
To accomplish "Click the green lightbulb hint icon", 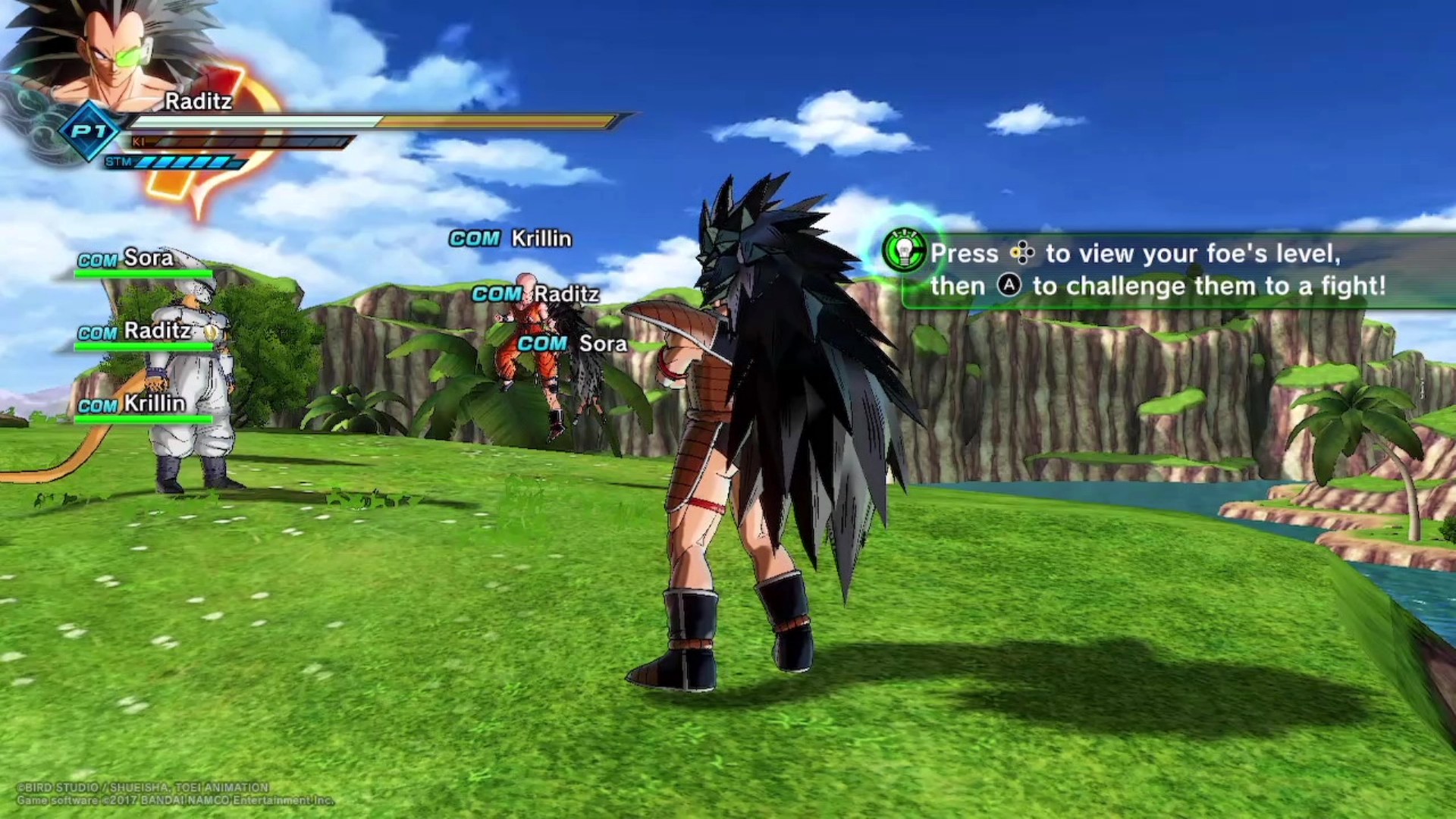I will click(x=904, y=251).
